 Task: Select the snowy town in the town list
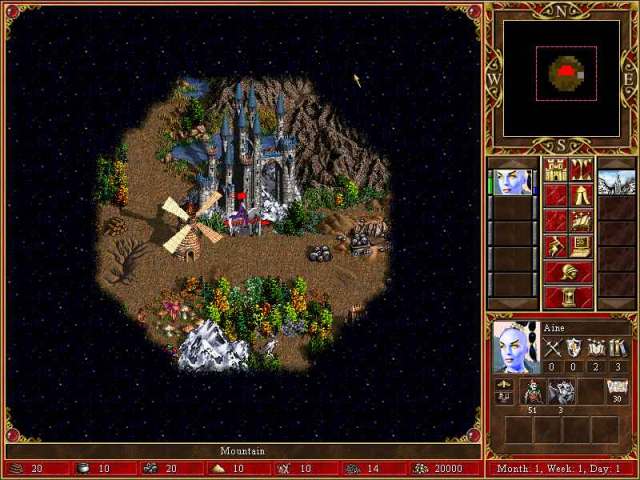pos(616,183)
